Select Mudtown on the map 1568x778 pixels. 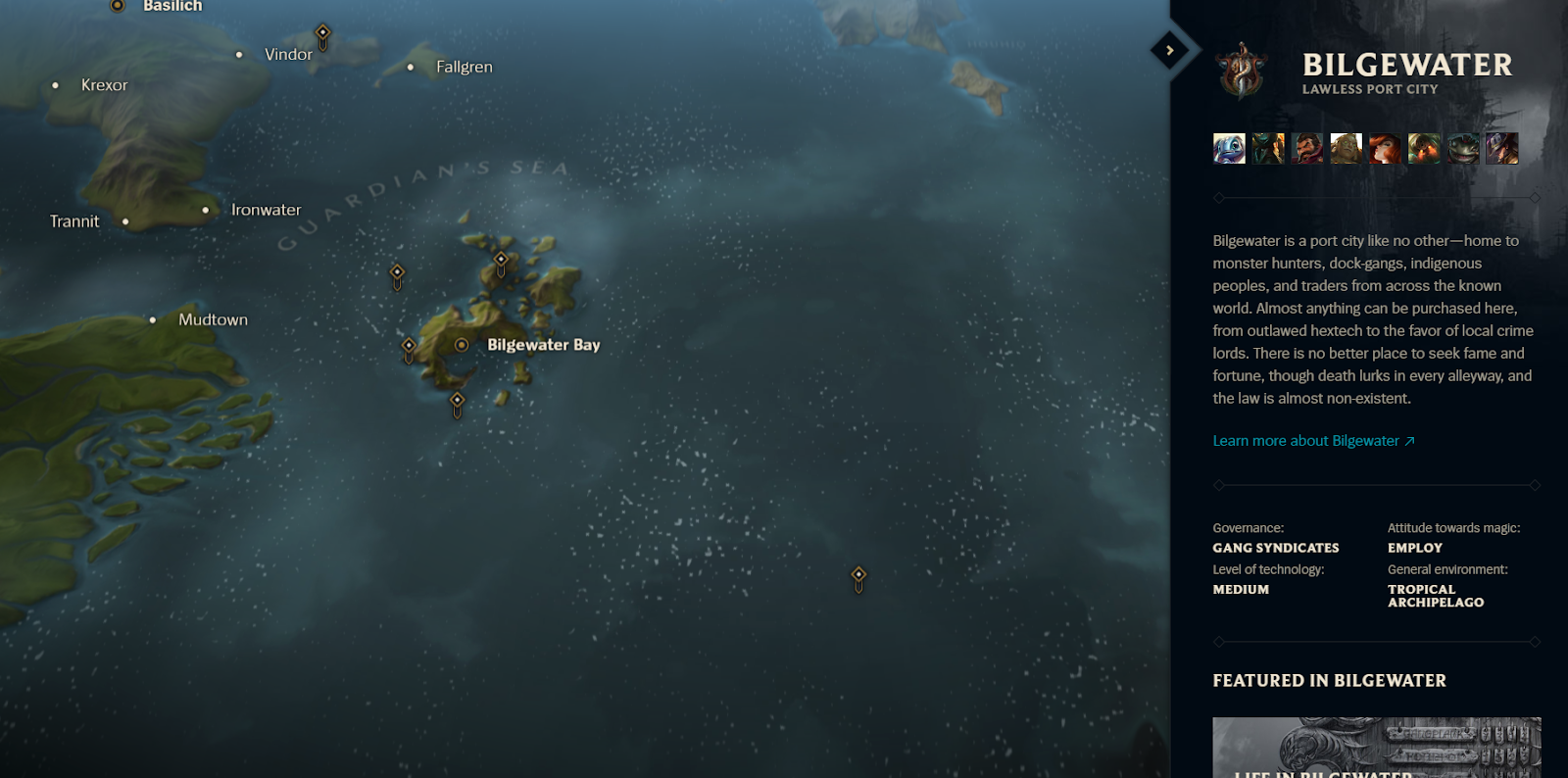(x=153, y=319)
